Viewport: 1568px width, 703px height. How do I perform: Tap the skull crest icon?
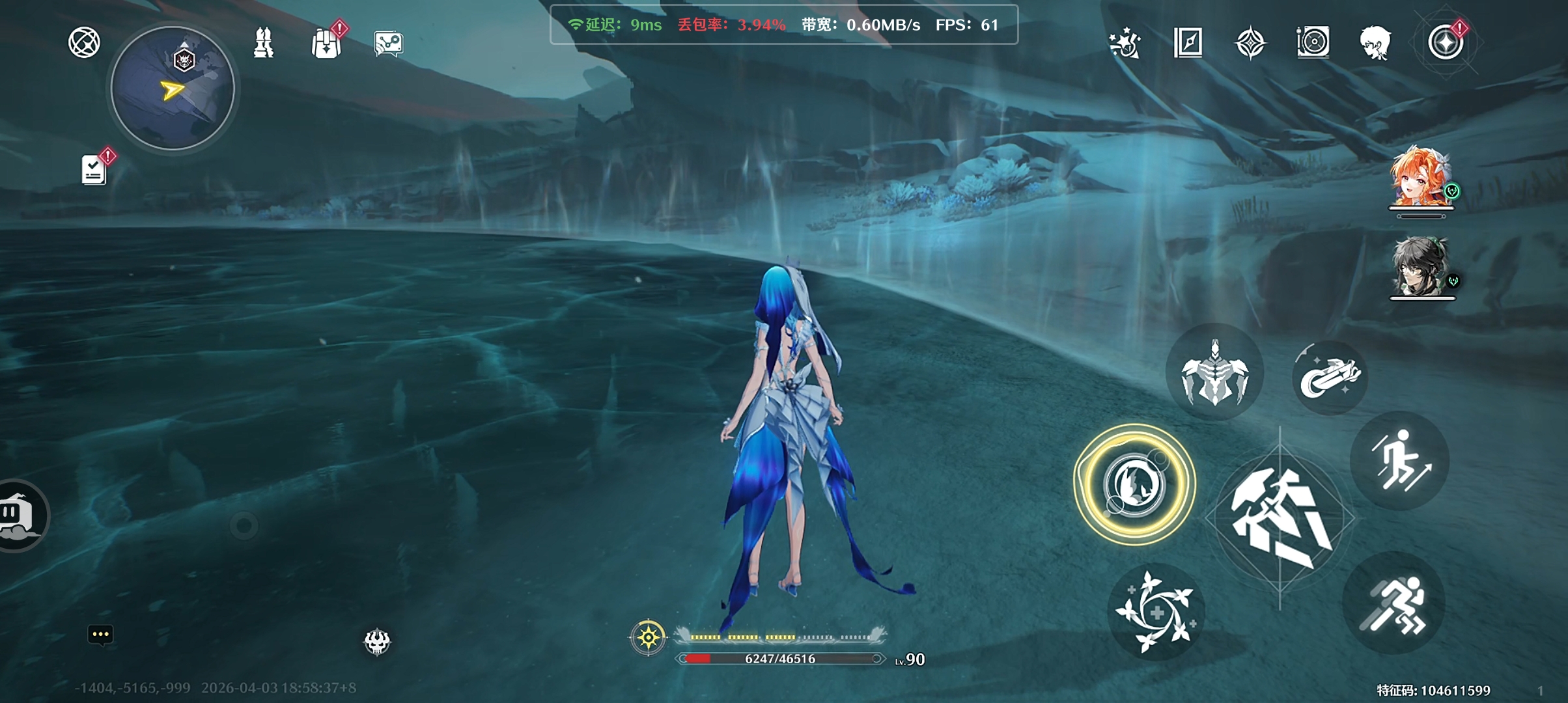377,642
